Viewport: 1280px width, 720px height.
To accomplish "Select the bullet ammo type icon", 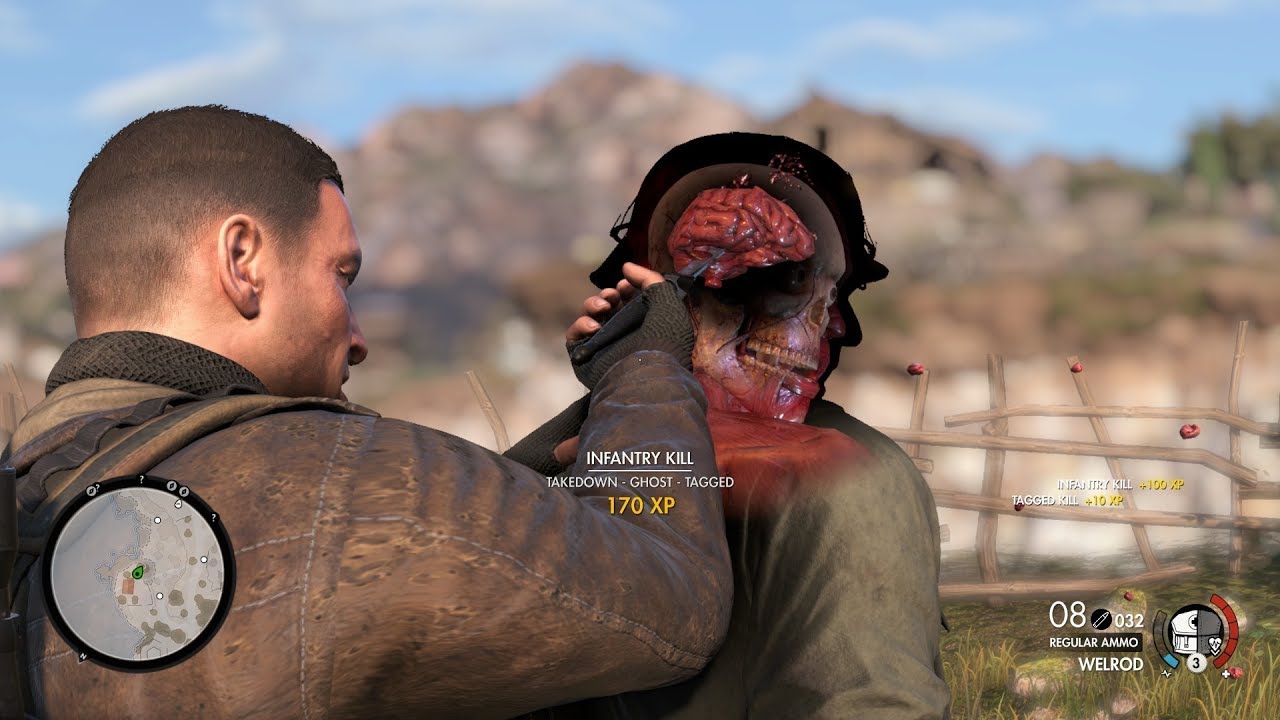I will tap(1101, 619).
